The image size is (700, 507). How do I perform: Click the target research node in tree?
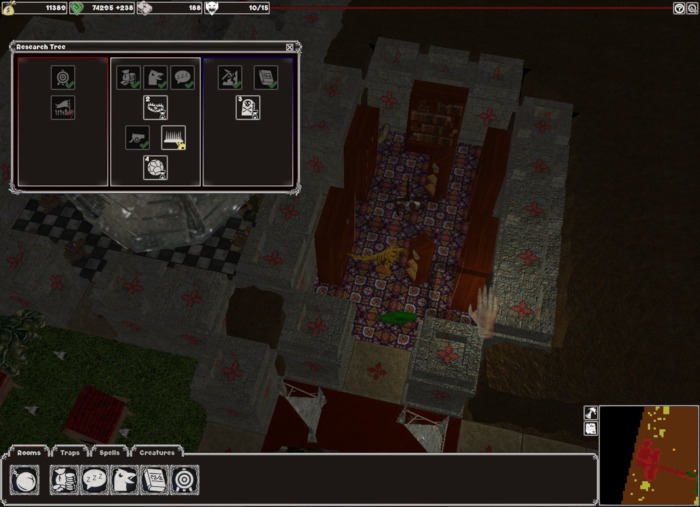click(x=63, y=77)
